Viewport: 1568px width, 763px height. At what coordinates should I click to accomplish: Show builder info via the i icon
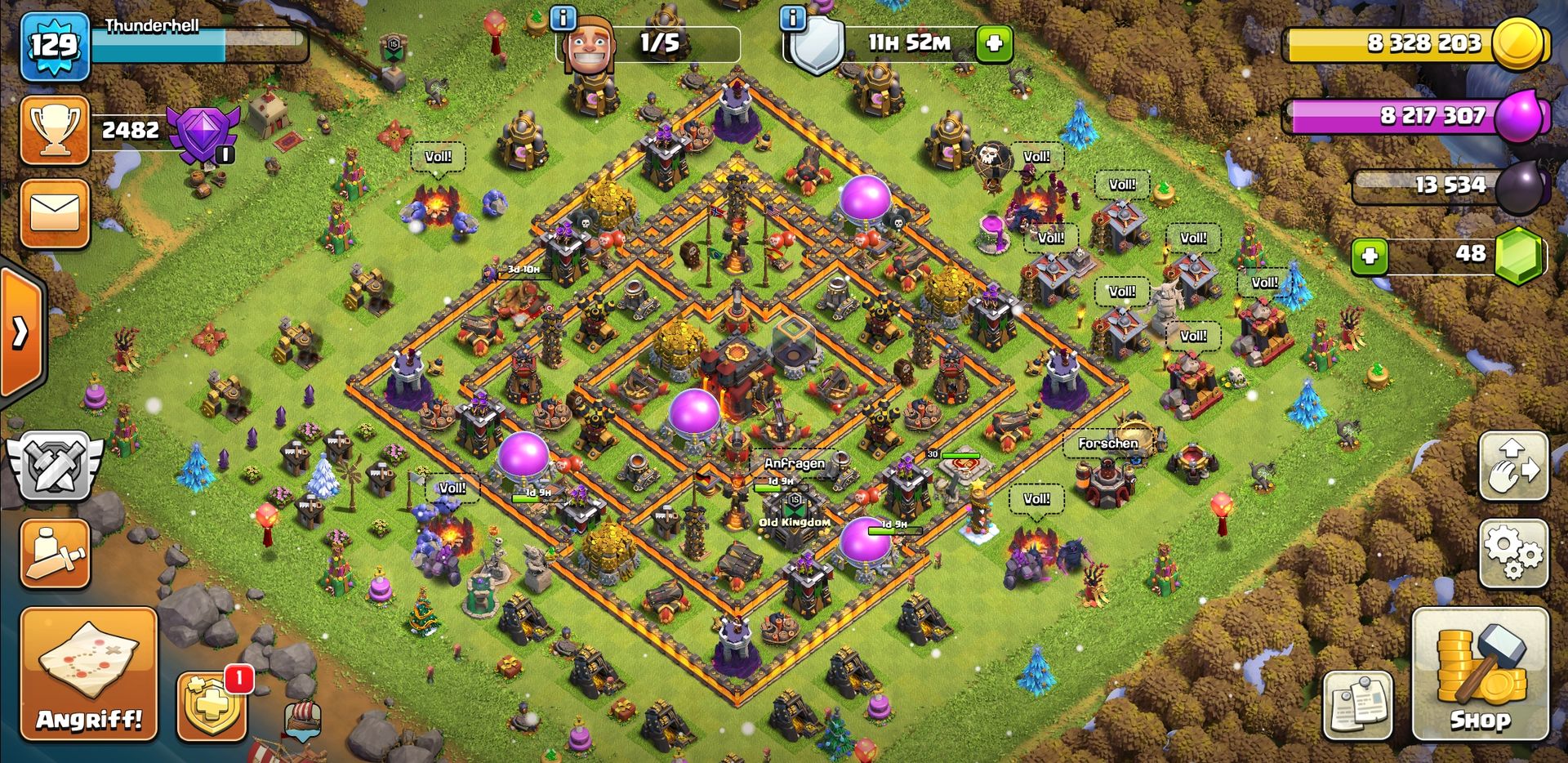(x=563, y=17)
